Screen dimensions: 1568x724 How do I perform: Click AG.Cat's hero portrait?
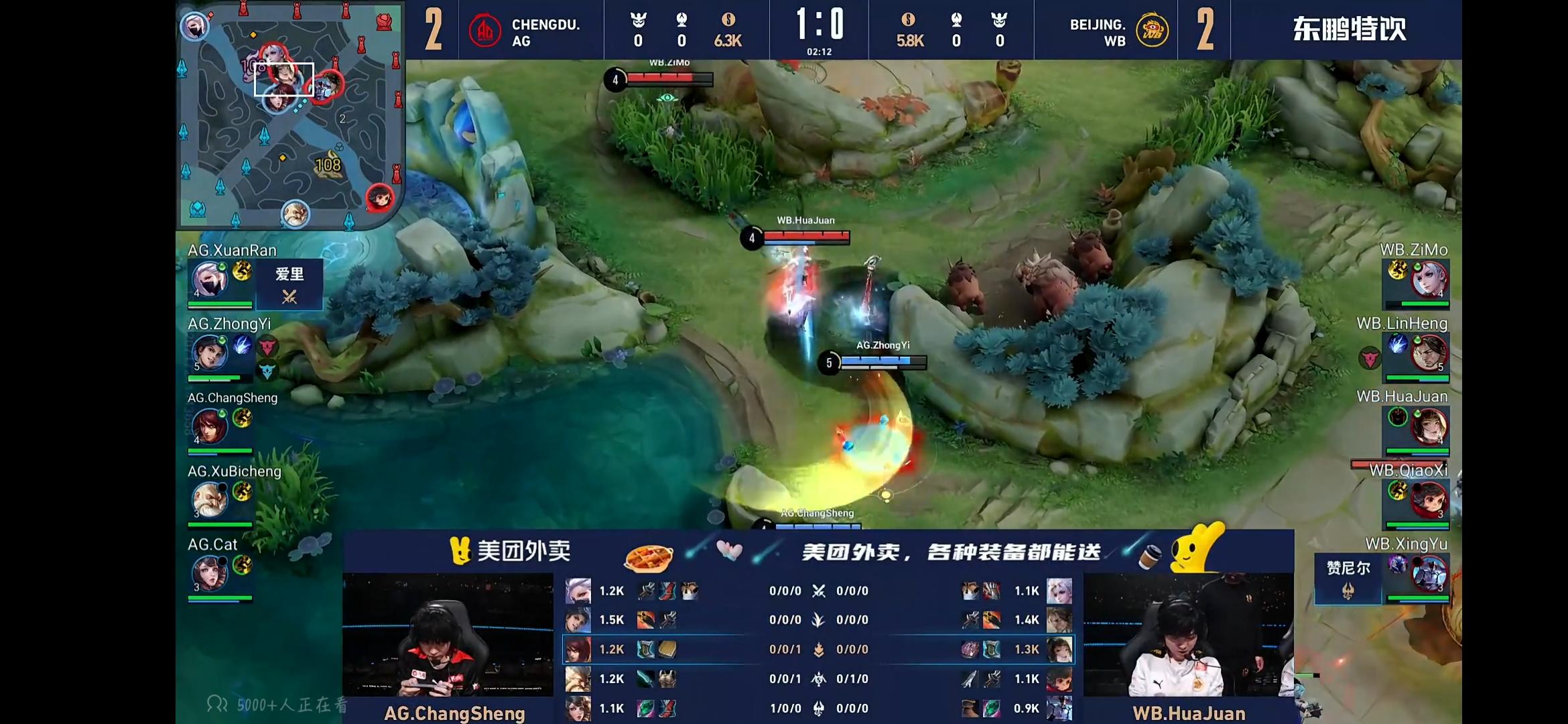209,574
